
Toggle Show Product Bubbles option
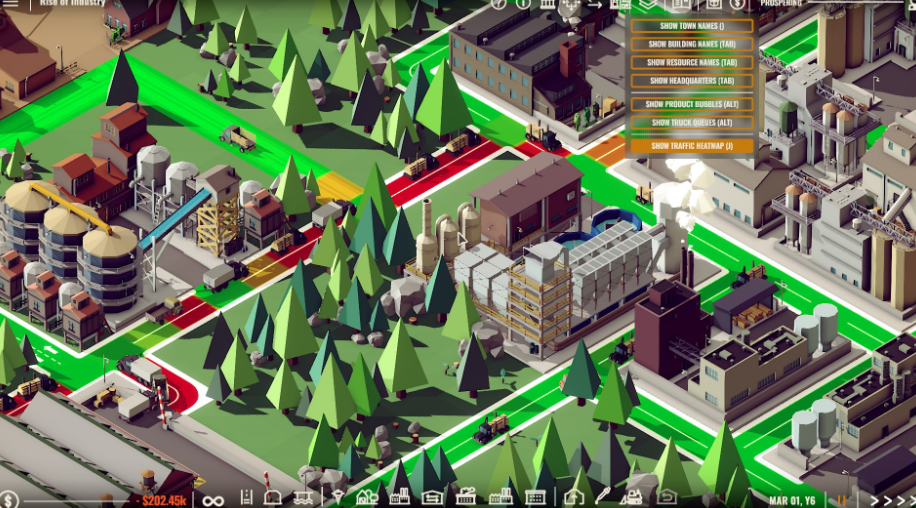pos(692,104)
